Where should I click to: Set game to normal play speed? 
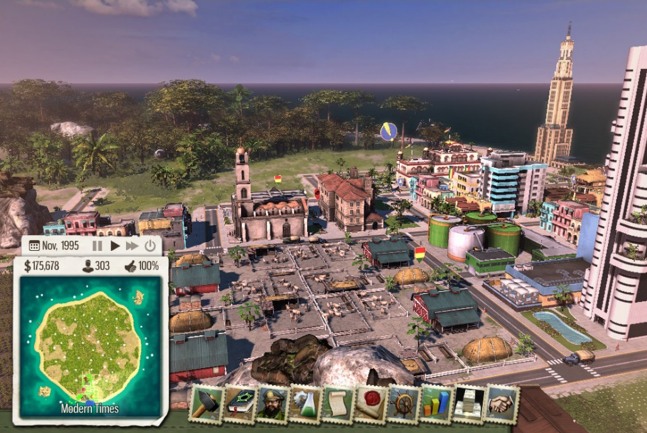point(115,245)
